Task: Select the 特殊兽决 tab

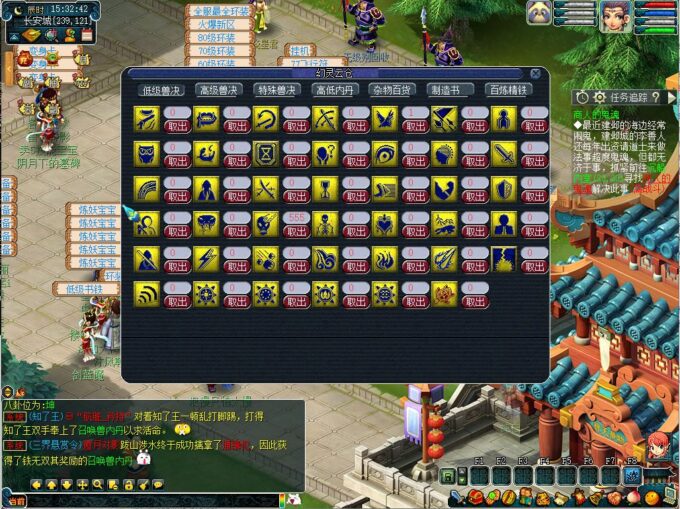Action: coord(277,90)
